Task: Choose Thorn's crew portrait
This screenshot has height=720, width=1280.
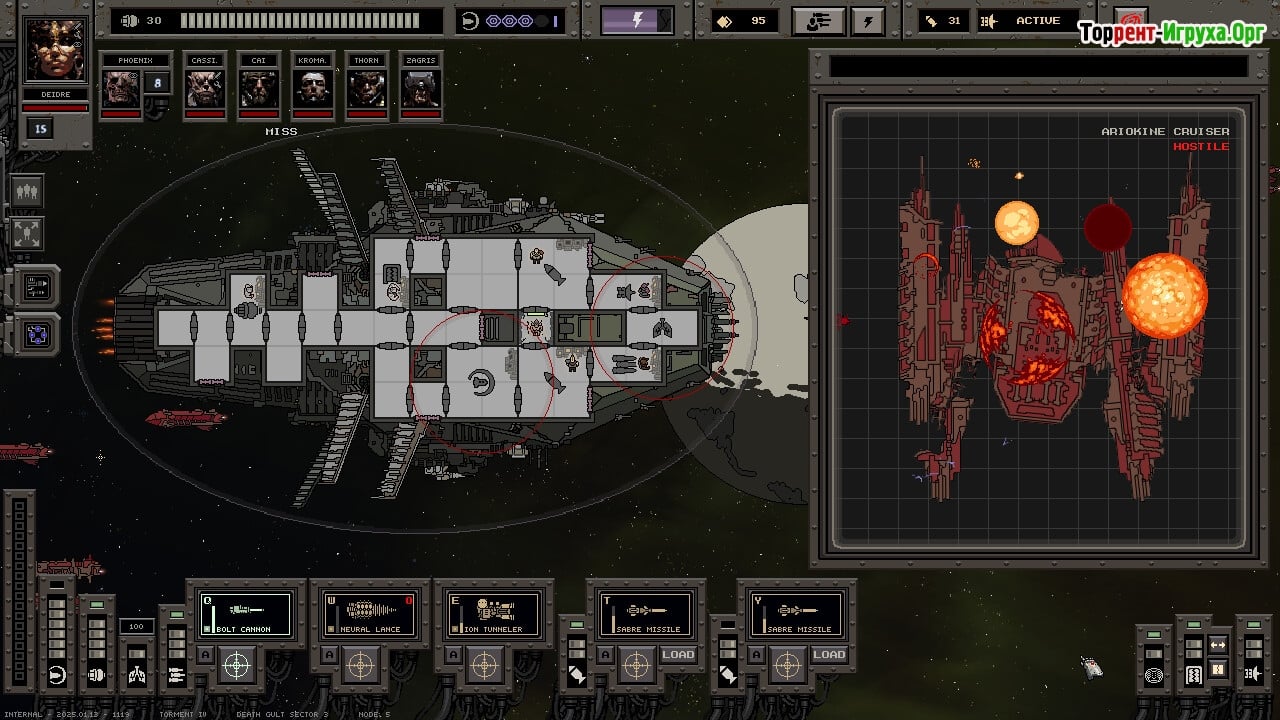Action: 367,88
